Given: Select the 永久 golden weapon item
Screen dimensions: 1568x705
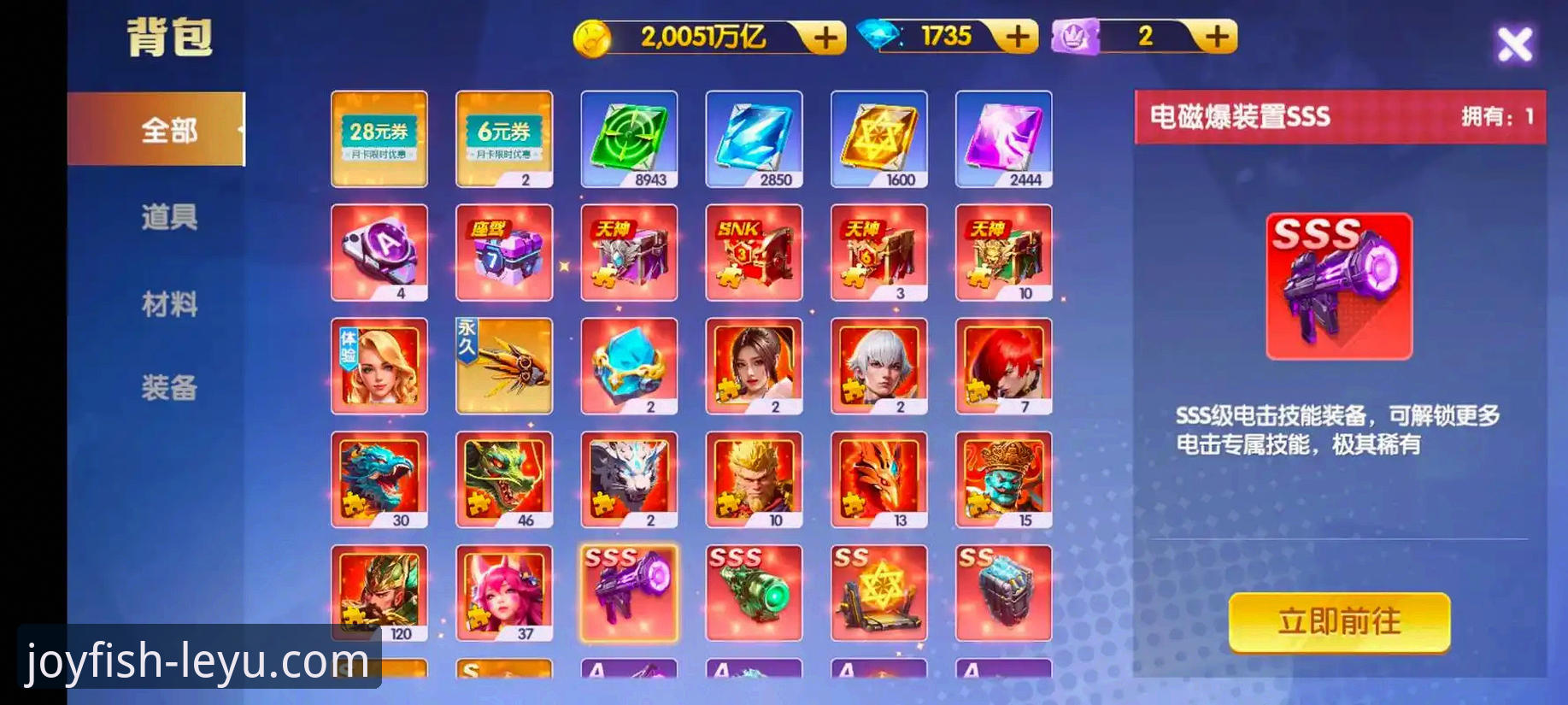Looking at the screenshot, I should pyautogui.click(x=504, y=366).
